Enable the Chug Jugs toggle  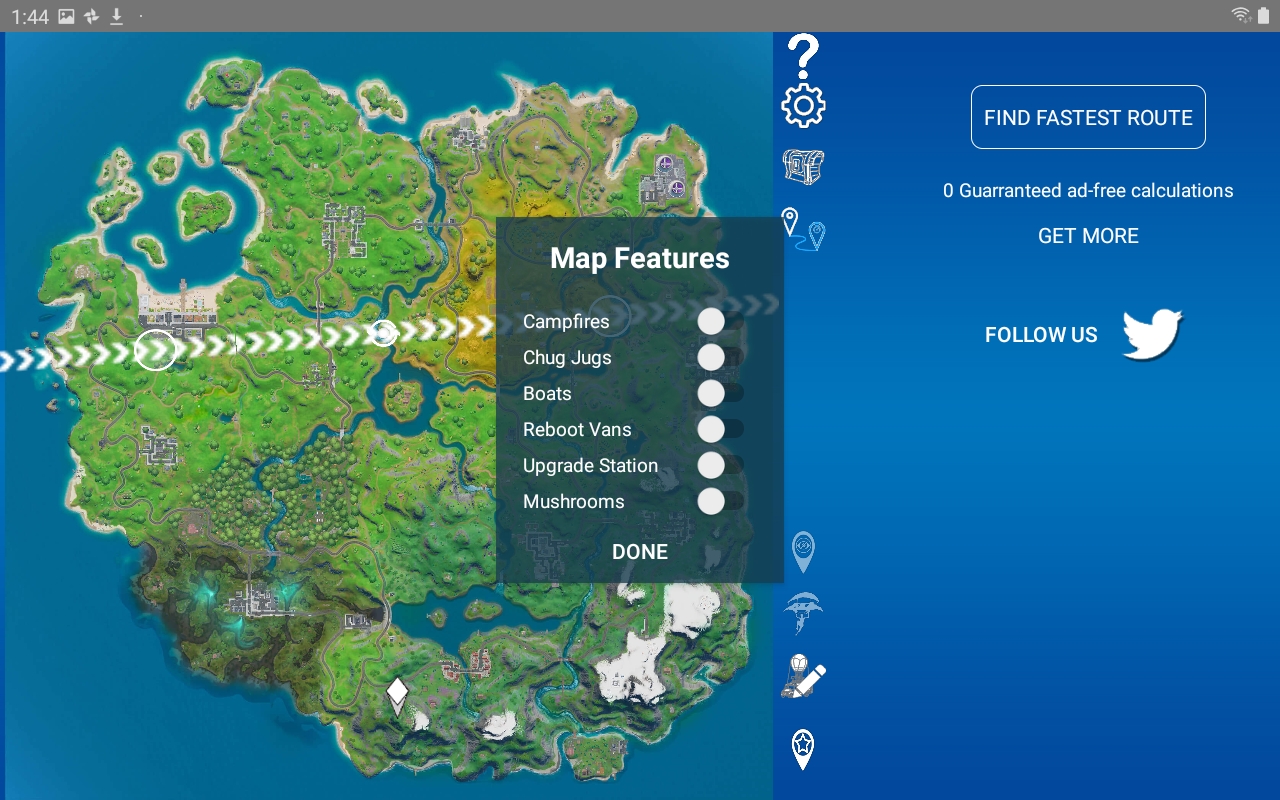[x=720, y=358]
